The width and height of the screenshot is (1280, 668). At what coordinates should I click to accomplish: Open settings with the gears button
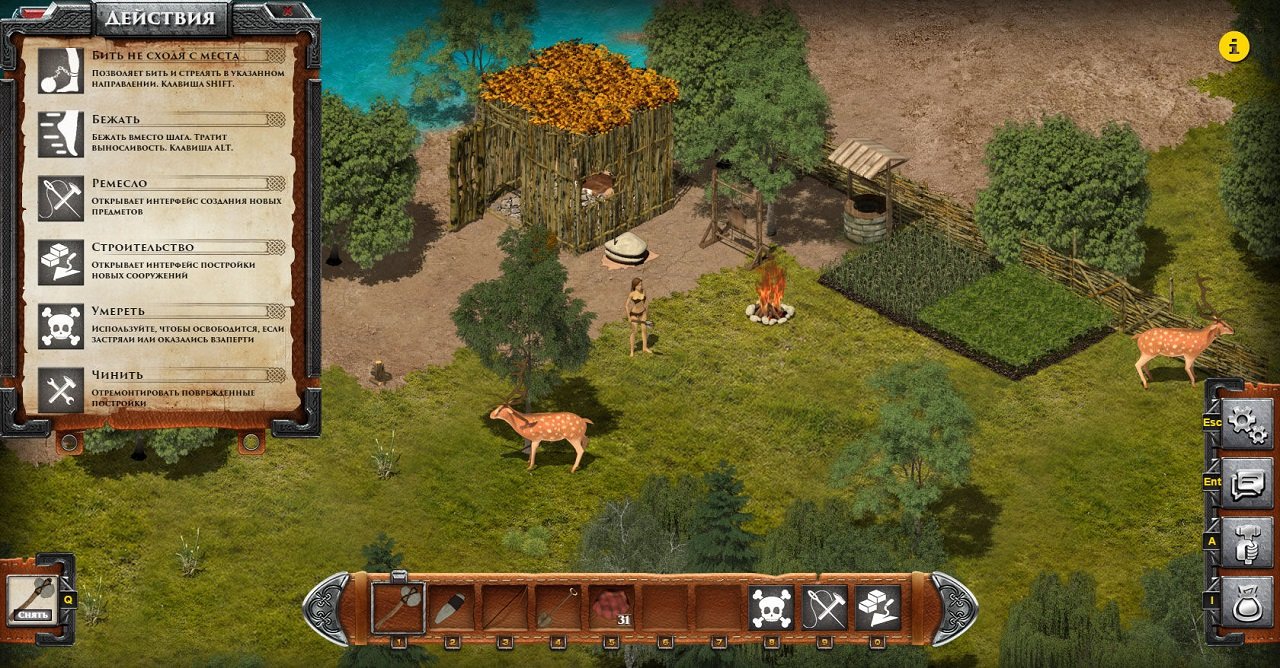[1247, 424]
